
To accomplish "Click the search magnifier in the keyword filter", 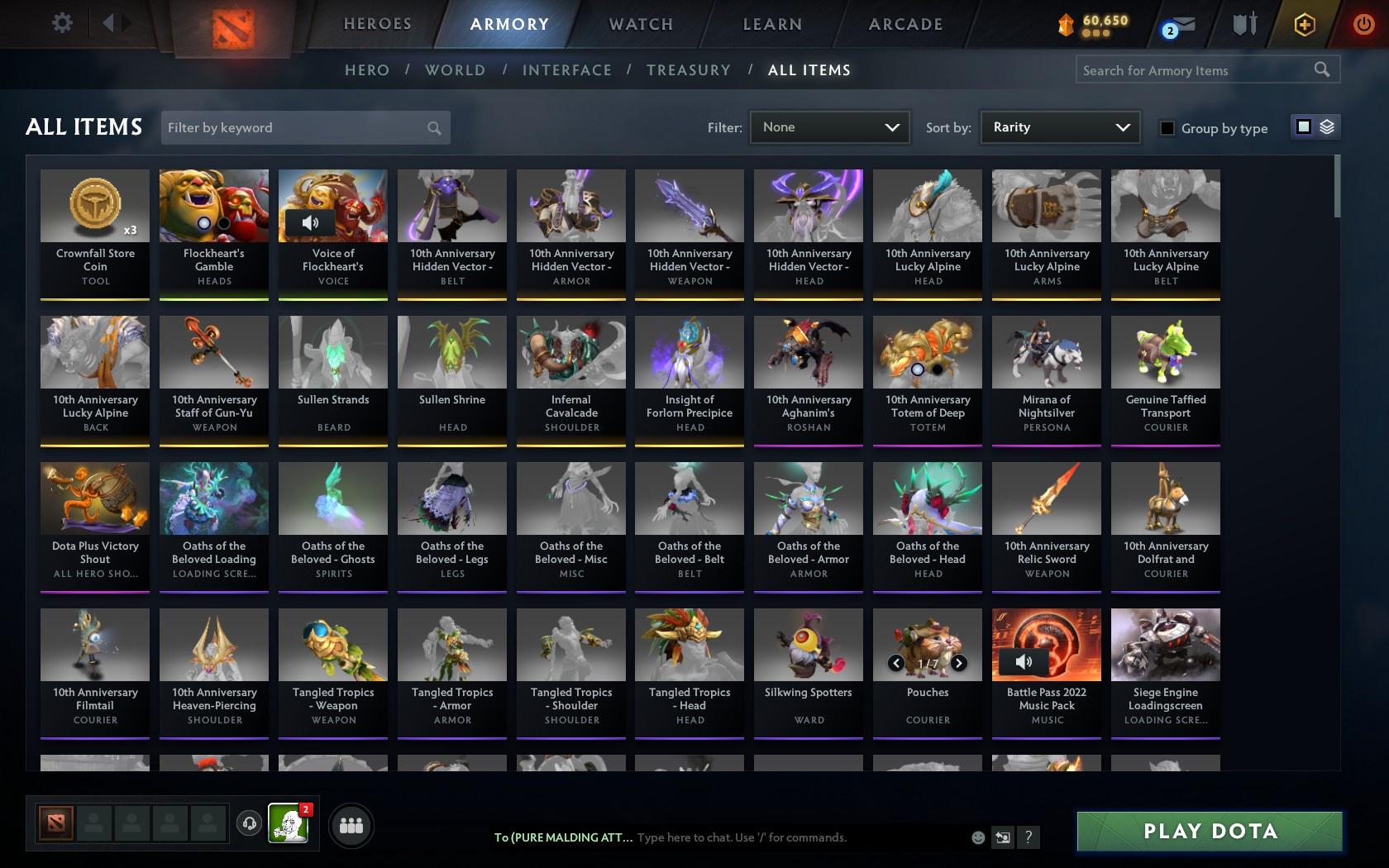I will (x=433, y=127).
